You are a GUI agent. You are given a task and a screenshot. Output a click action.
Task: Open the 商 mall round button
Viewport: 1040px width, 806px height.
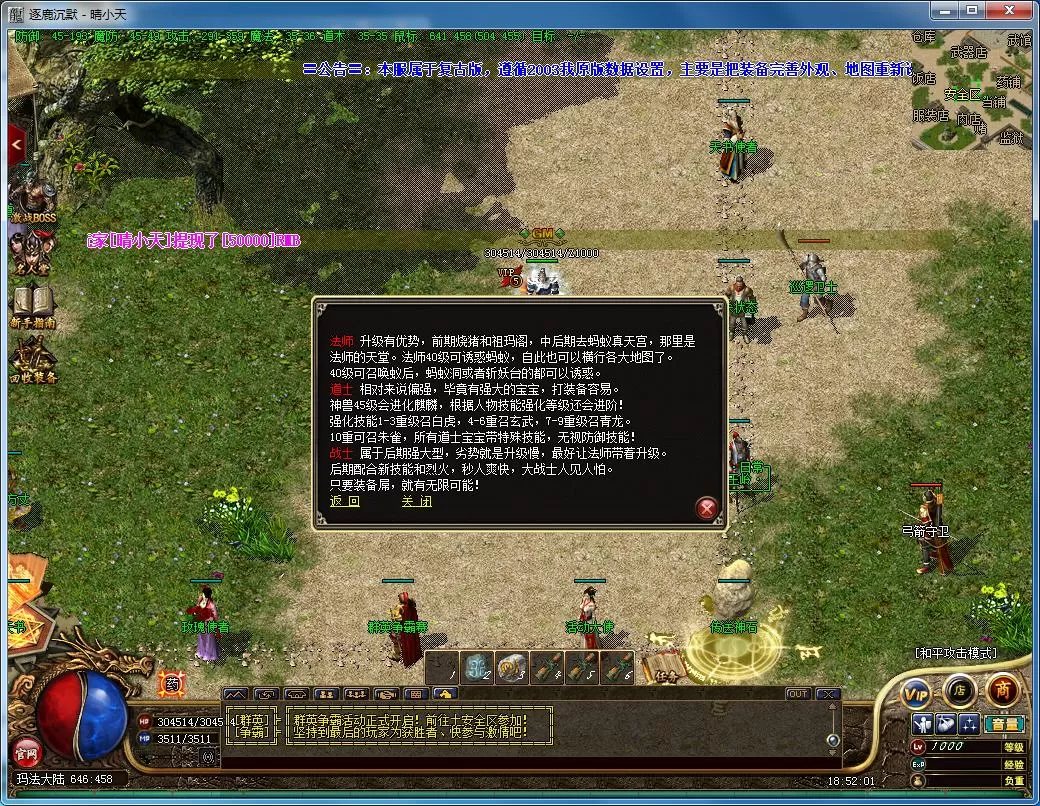(x=1003, y=690)
